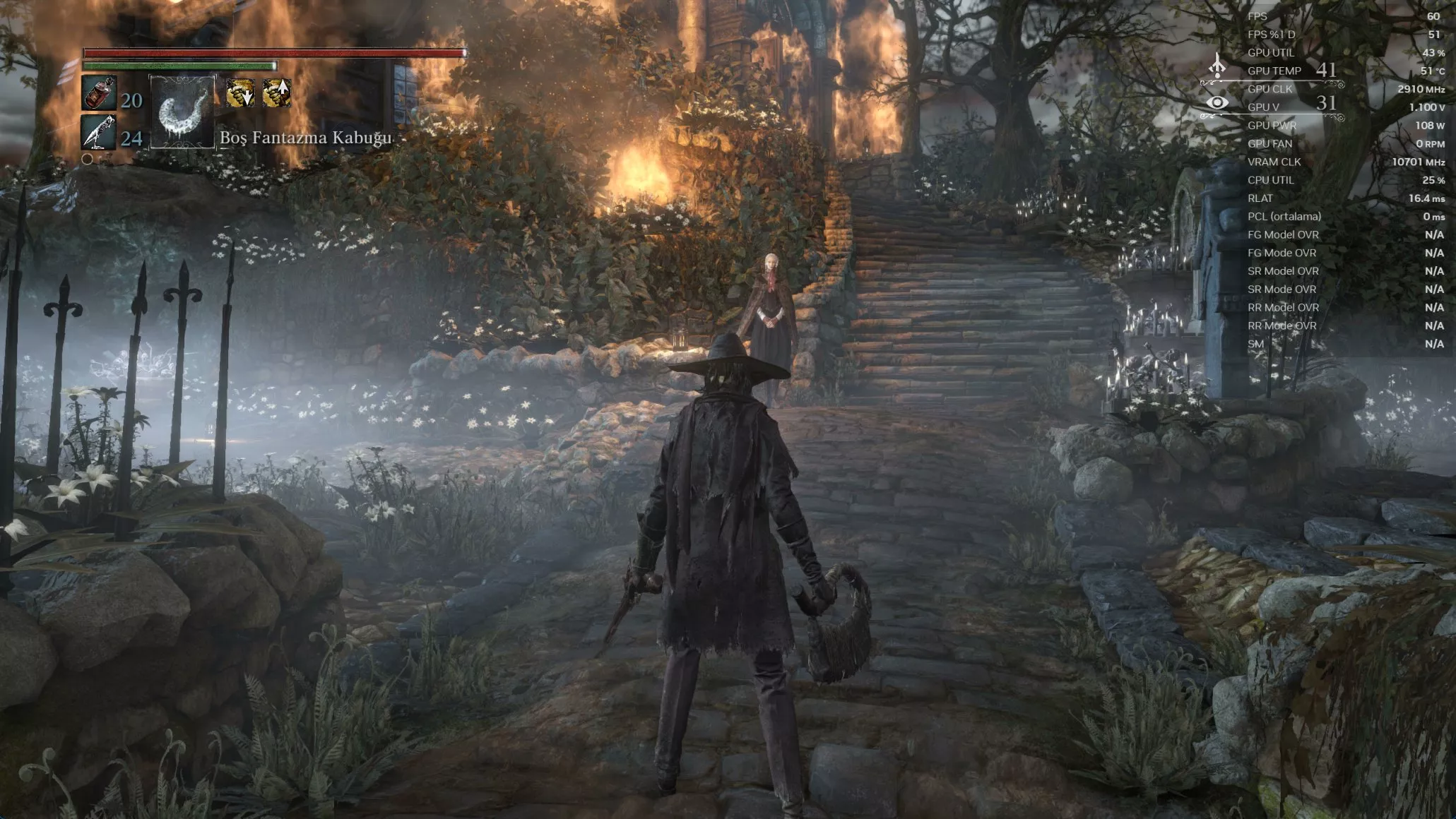Click the Insight eye icon
This screenshot has height=819, width=1456.
[x=1217, y=103]
